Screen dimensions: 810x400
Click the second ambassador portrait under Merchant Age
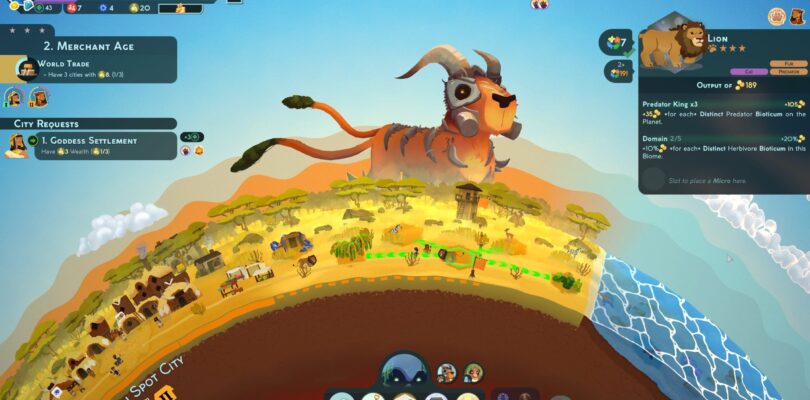tap(38, 98)
